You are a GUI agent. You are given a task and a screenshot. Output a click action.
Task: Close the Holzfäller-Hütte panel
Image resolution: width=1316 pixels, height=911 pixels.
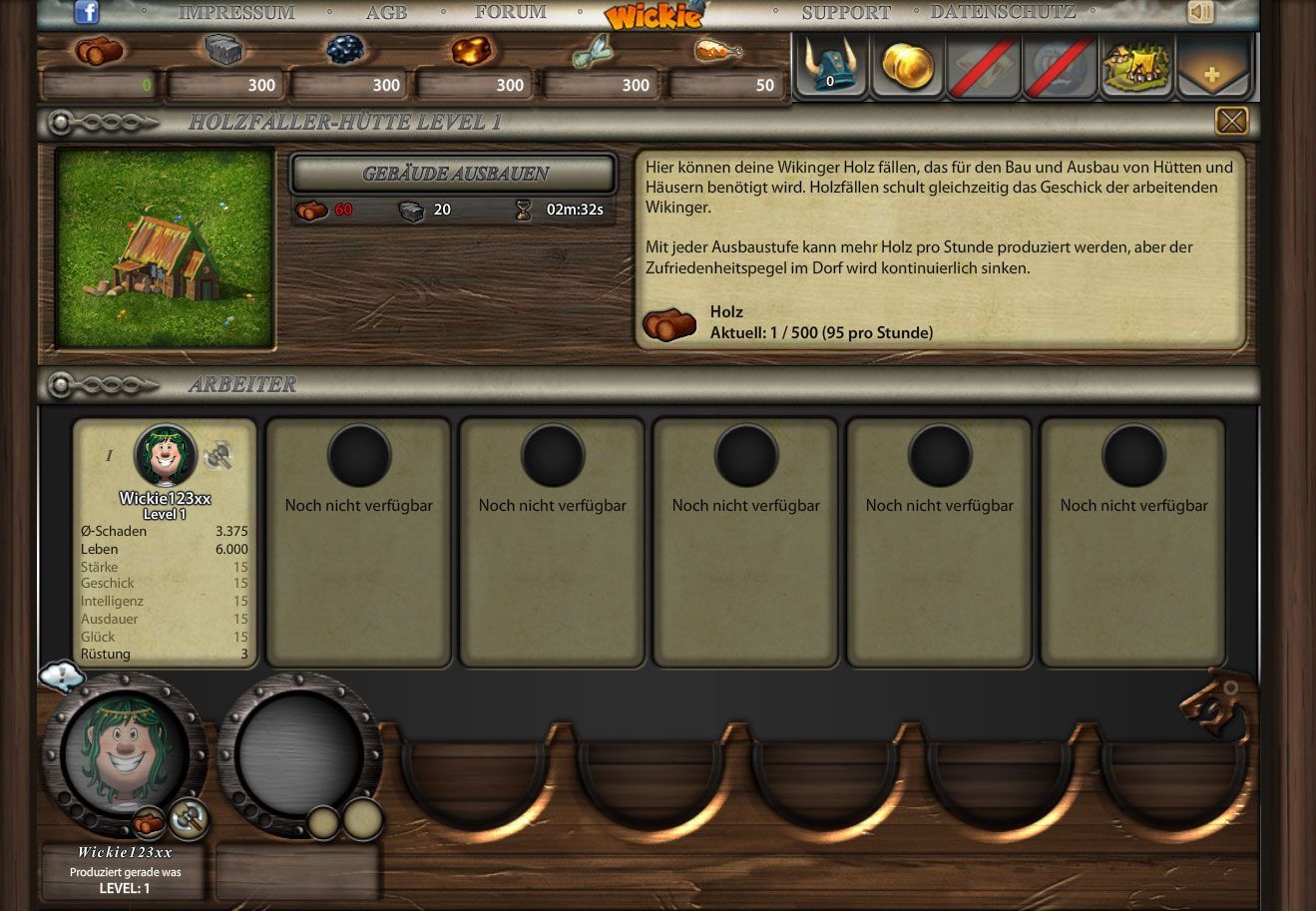(x=1231, y=121)
